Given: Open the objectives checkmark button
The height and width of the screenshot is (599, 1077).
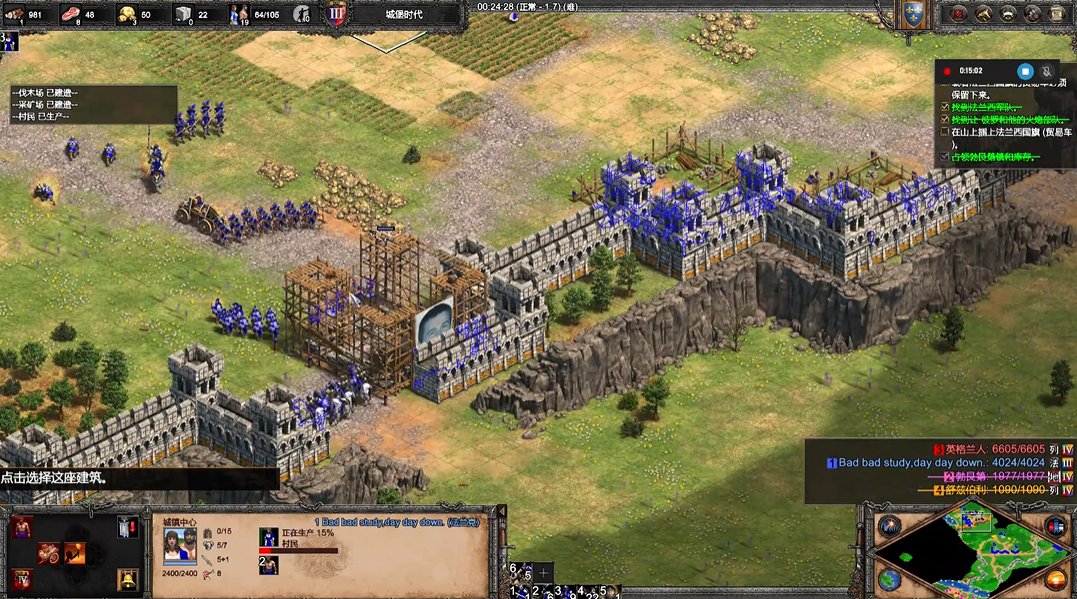Looking at the screenshot, I should pyautogui.click(x=958, y=14).
